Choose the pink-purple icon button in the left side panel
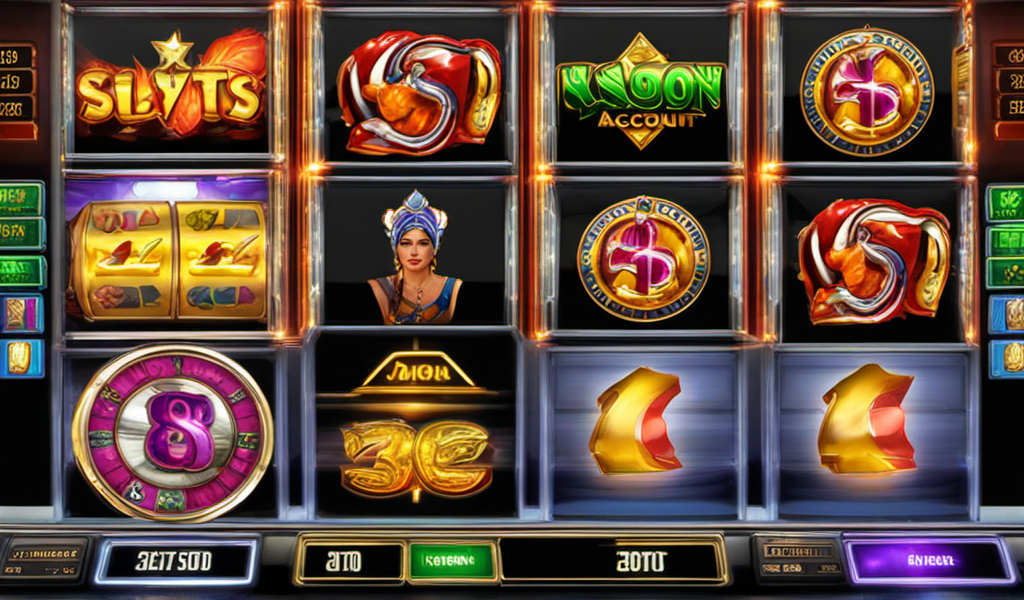 click(20, 314)
